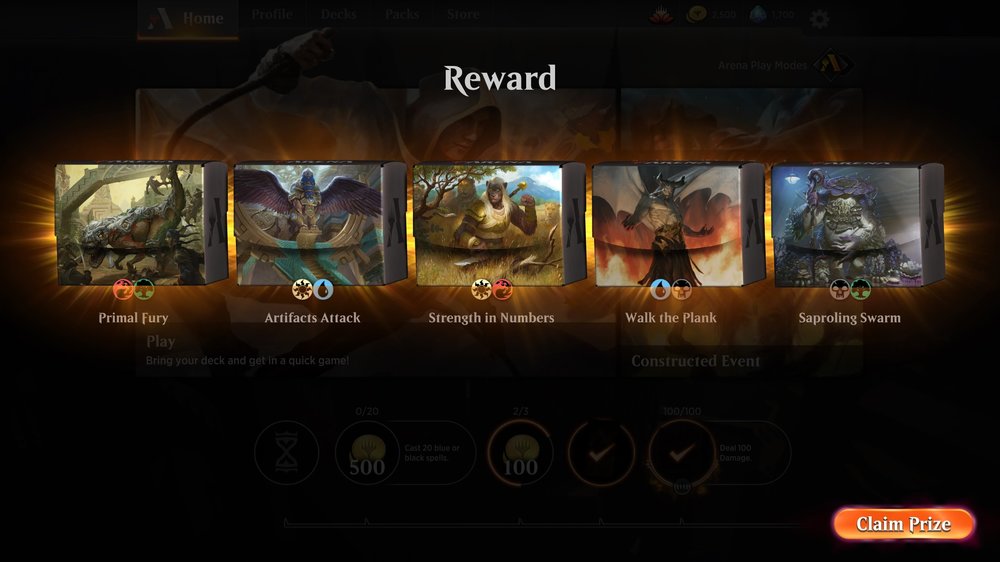
Task: Open the Deal 100 Damage quest
Action: point(682,453)
